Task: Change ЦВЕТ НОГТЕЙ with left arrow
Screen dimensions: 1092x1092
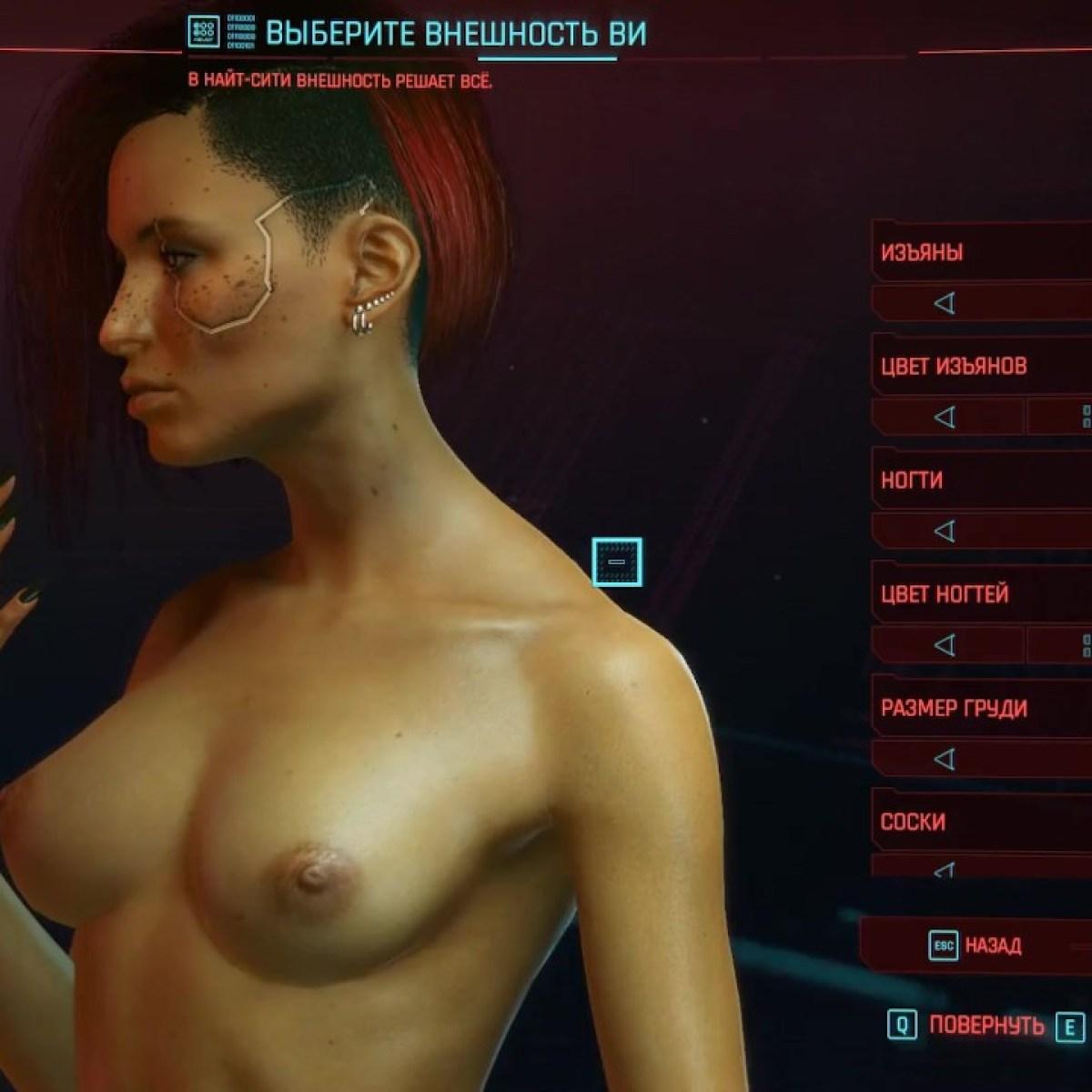Action: coord(945,644)
